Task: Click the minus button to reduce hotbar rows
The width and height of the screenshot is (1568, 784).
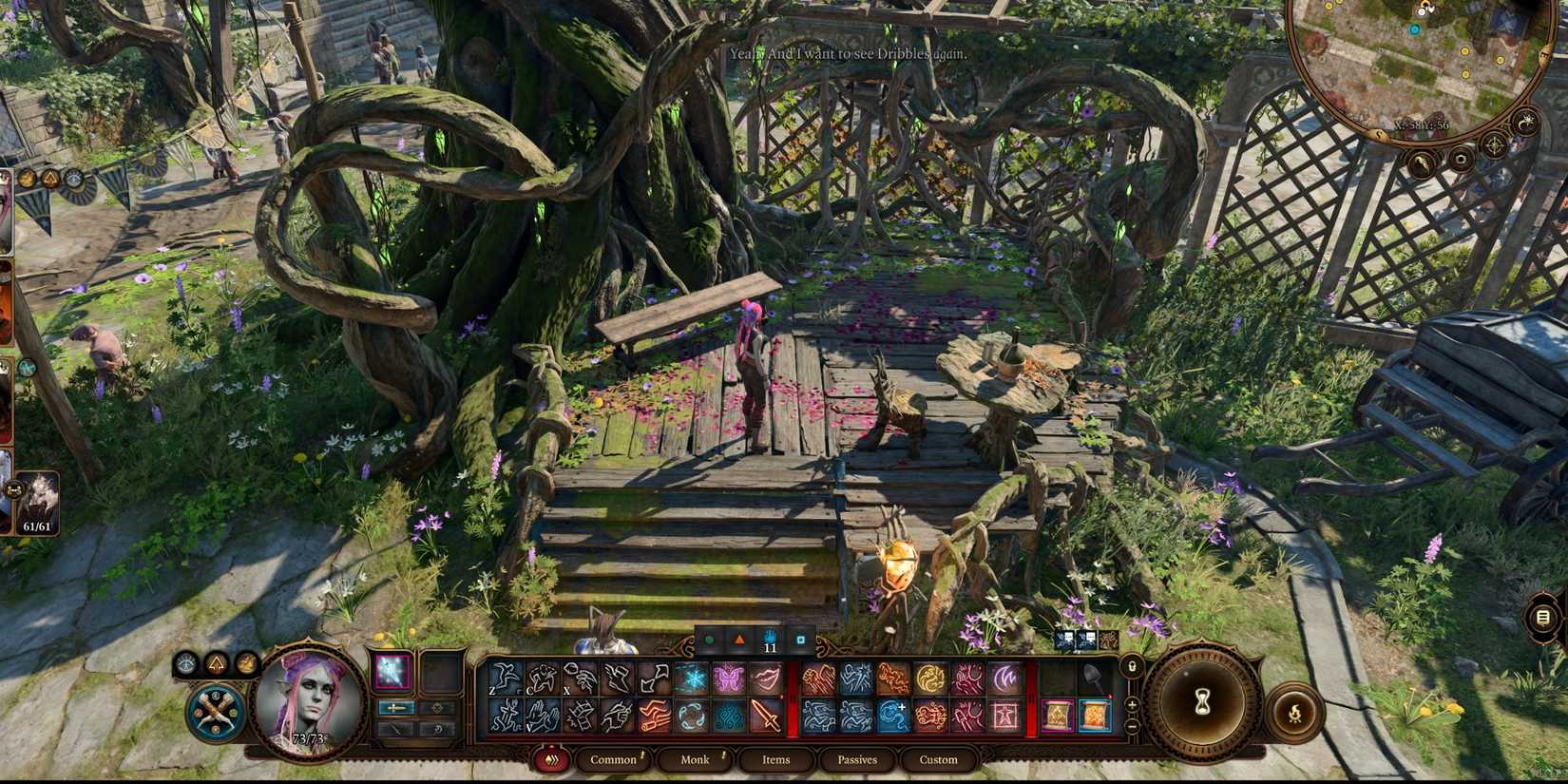Action: point(1132,726)
